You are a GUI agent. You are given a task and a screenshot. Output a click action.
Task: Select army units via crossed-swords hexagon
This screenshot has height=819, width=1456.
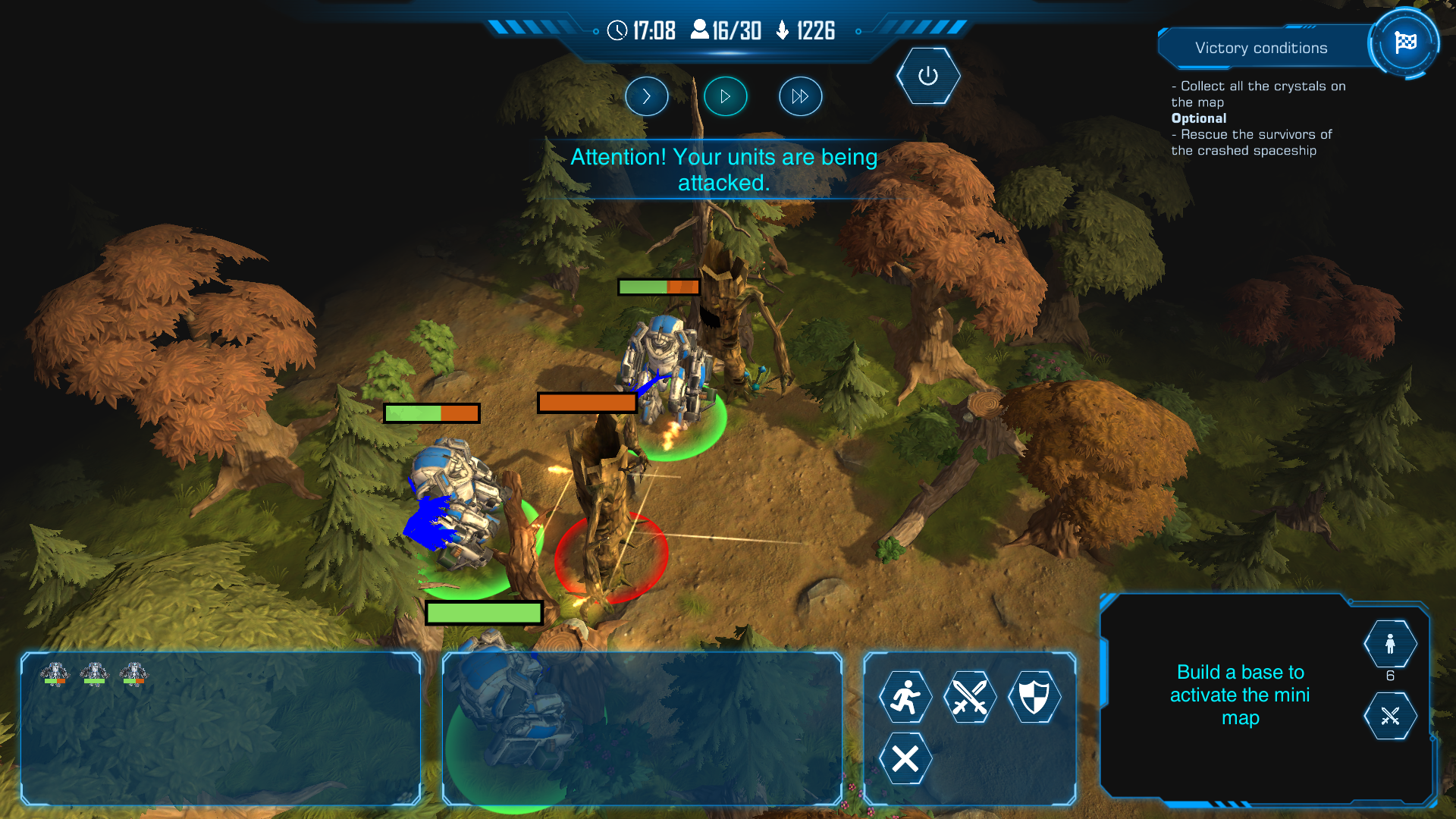tap(1389, 716)
